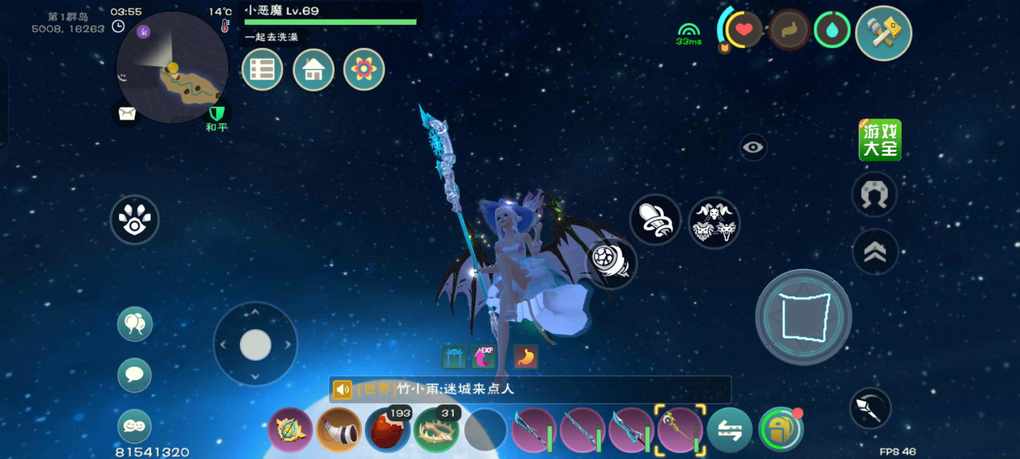Tap the paw and eye pet button
This screenshot has height=459, width=1020.
134,220
